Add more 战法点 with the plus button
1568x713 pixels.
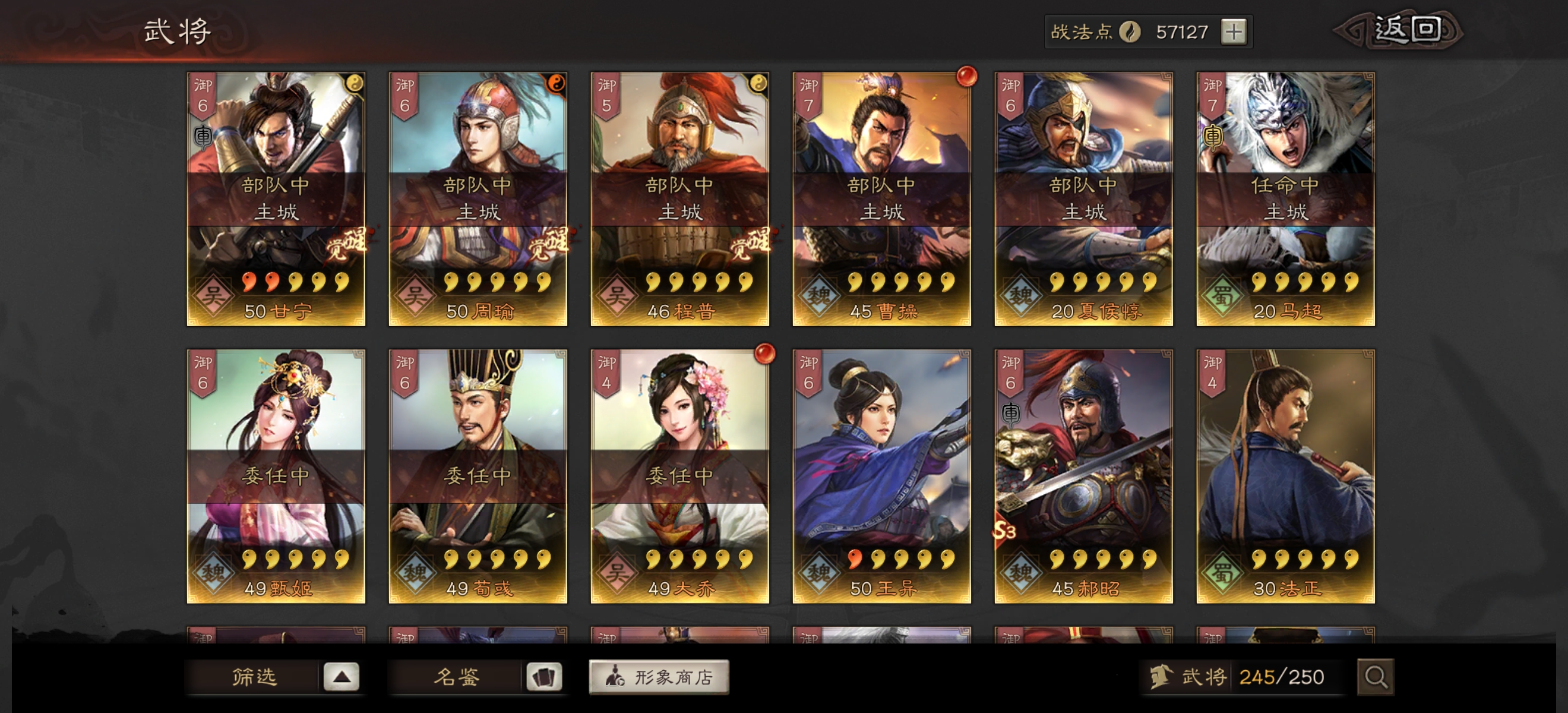[1233, 31]
